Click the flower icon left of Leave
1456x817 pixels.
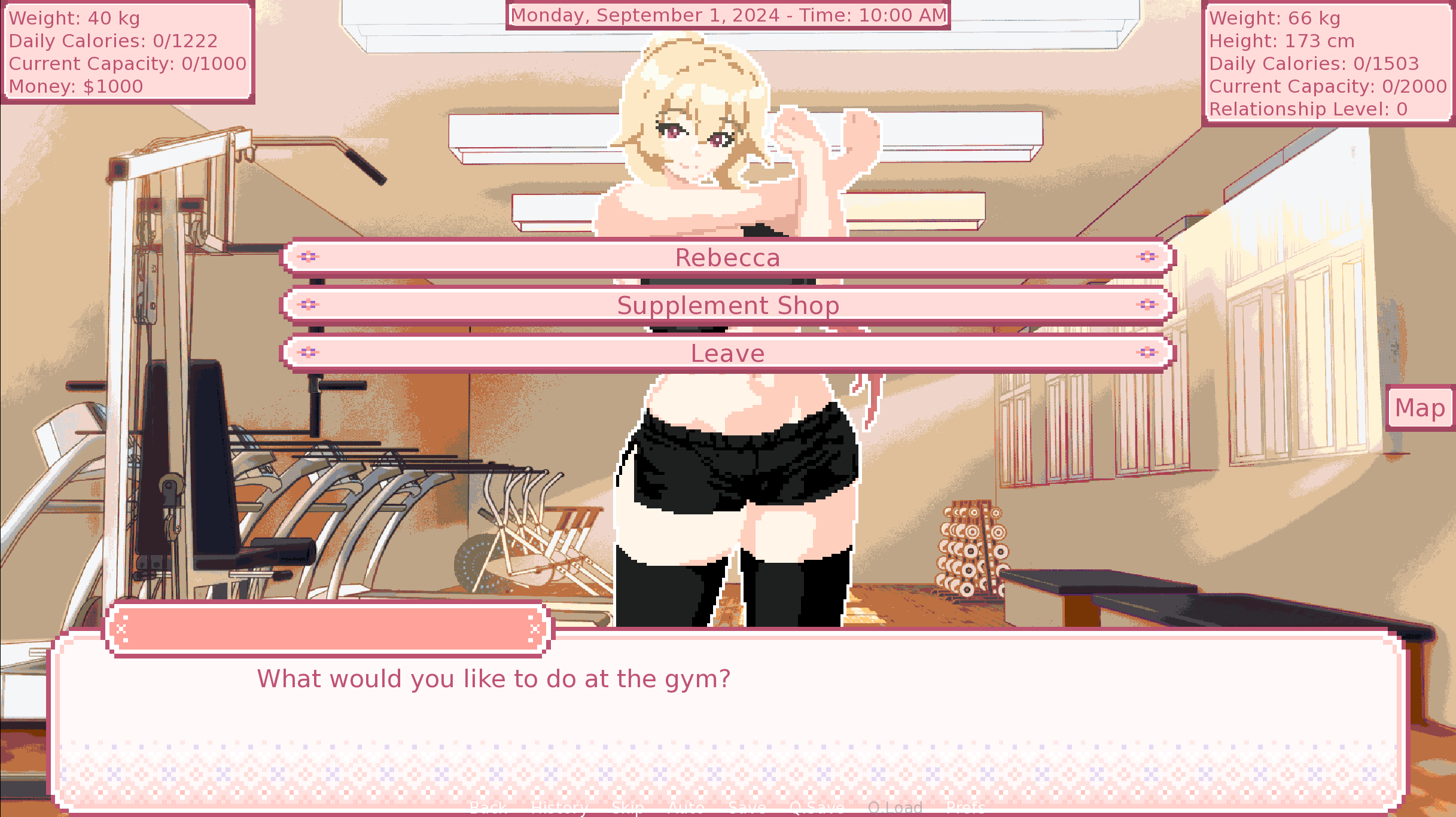[x=309, y=353]
